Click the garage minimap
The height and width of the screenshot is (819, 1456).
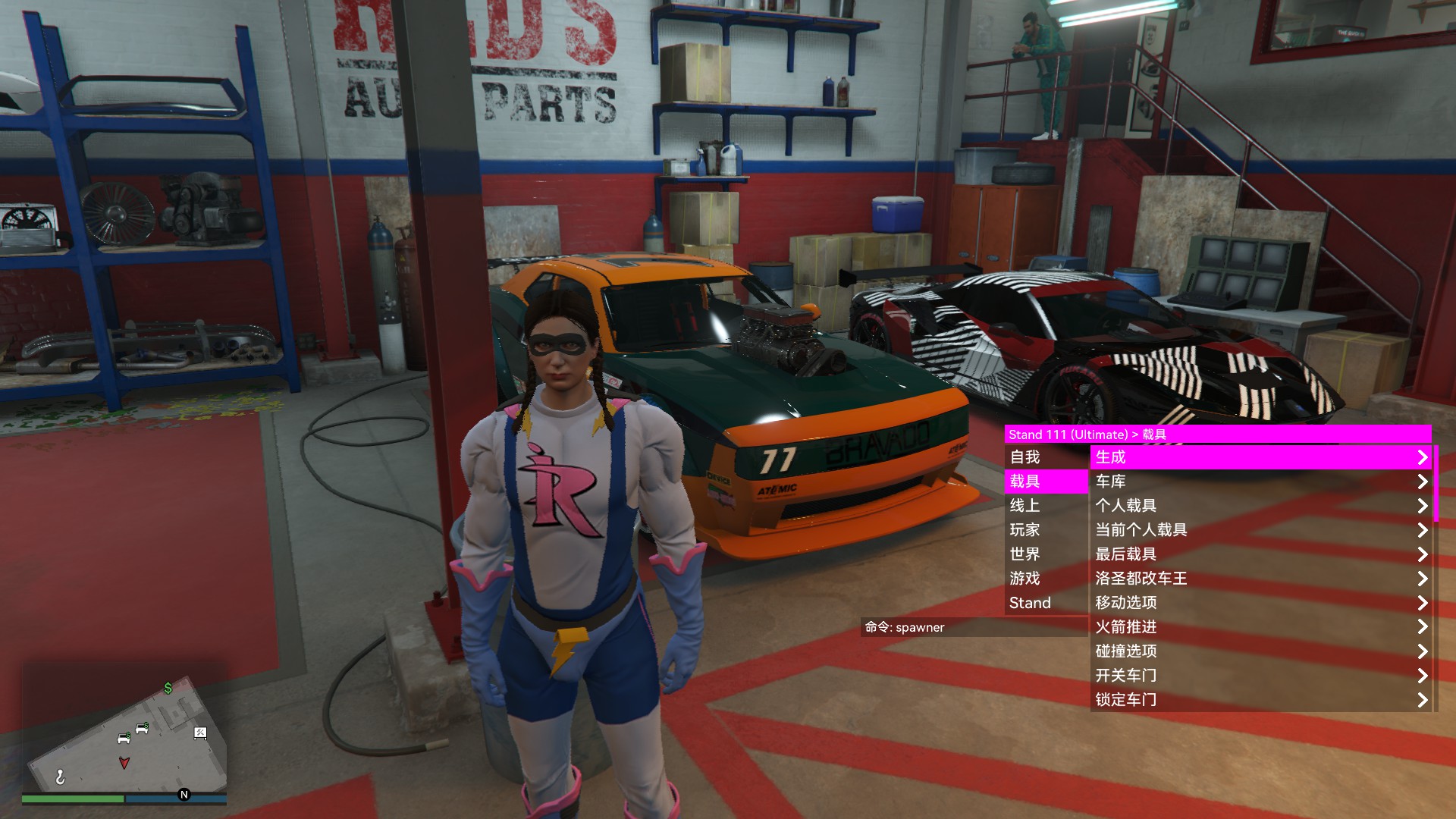click(126, 733)
